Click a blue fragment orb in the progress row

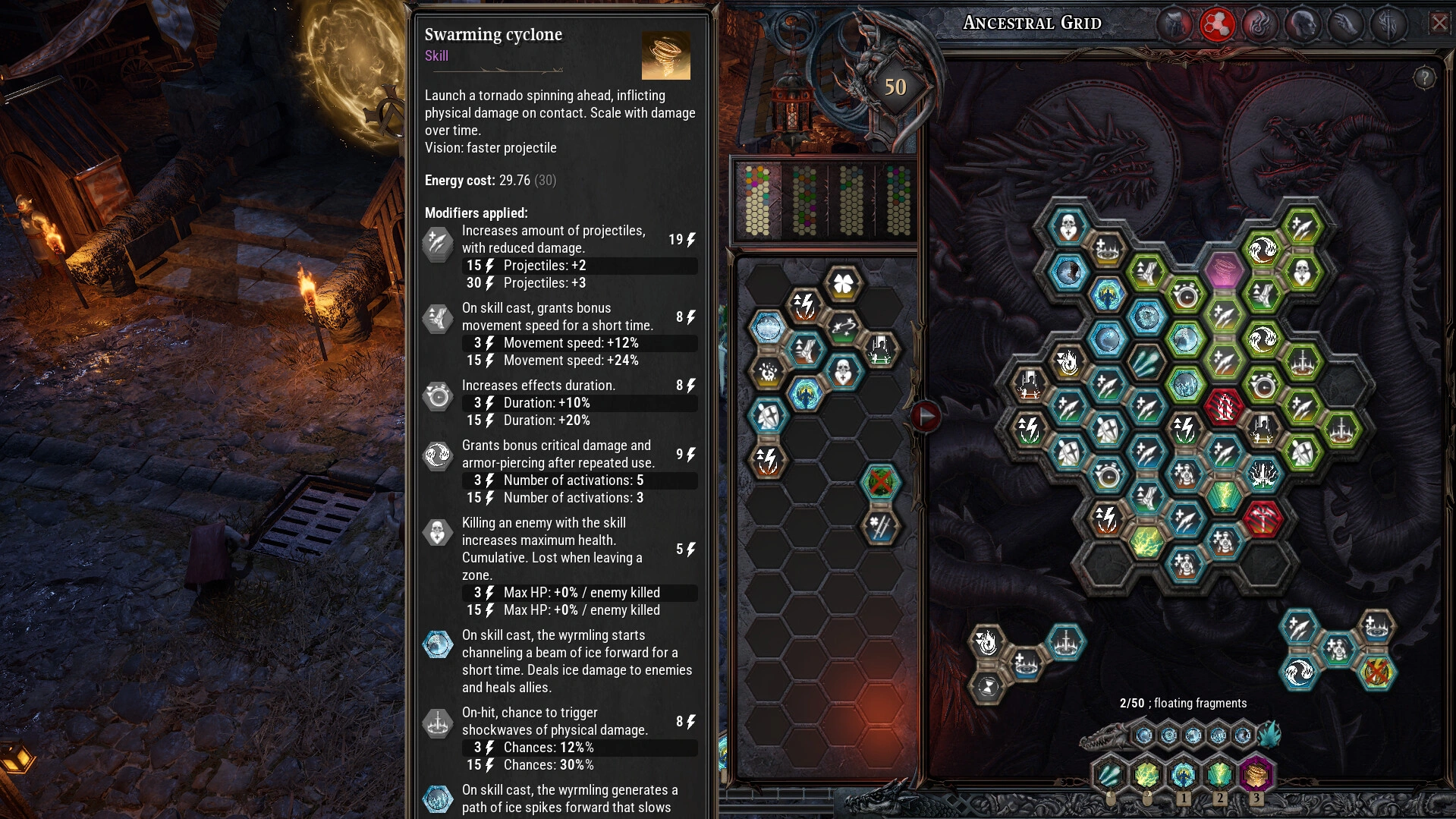[x=1143, y=734]
